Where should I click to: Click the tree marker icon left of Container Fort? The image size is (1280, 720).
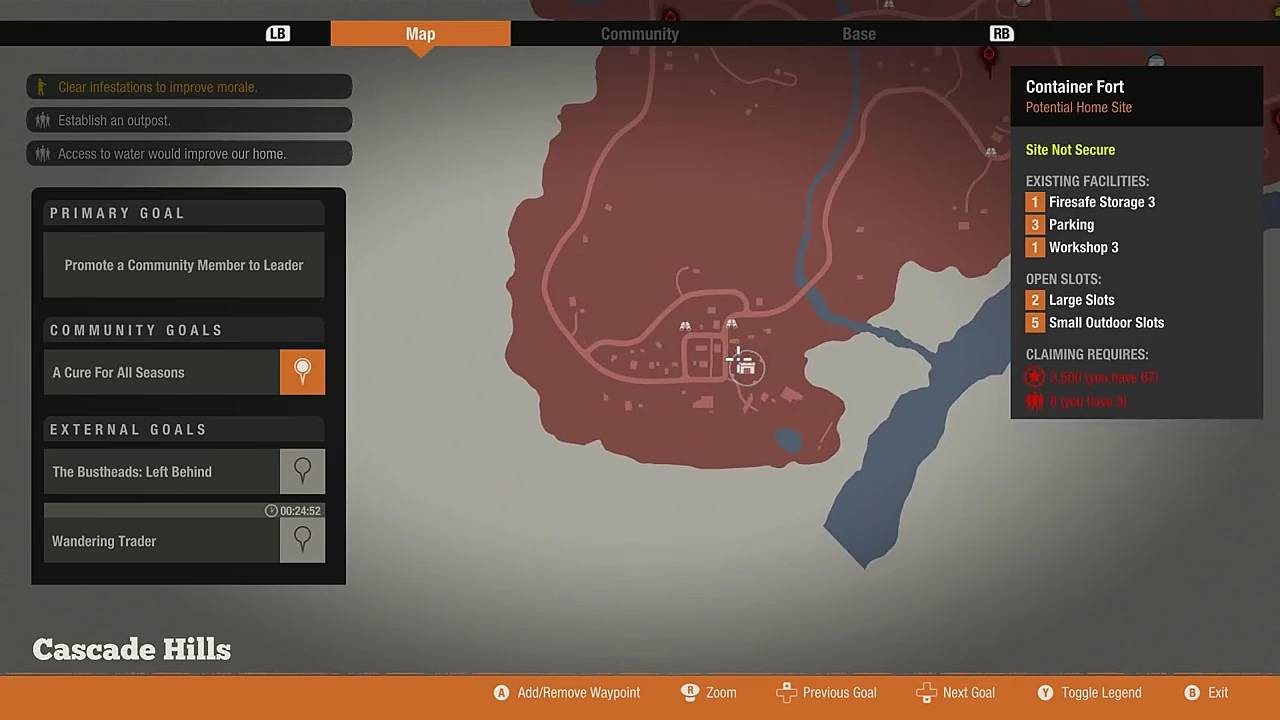(685, 326)
